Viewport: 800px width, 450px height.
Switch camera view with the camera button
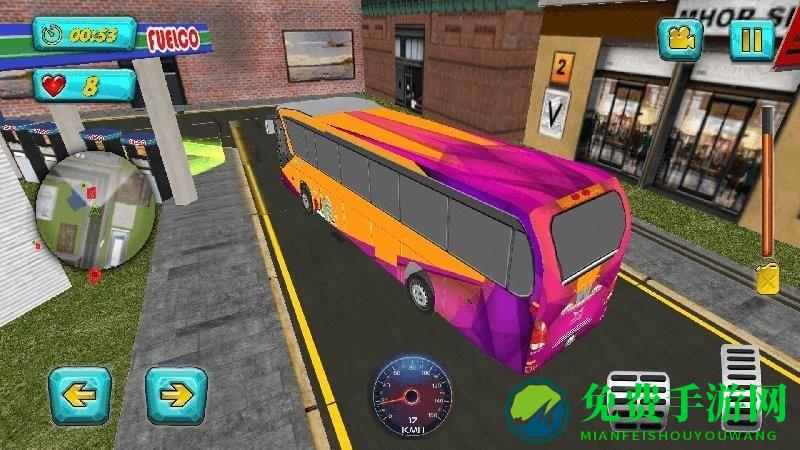(x=680, y=40)
